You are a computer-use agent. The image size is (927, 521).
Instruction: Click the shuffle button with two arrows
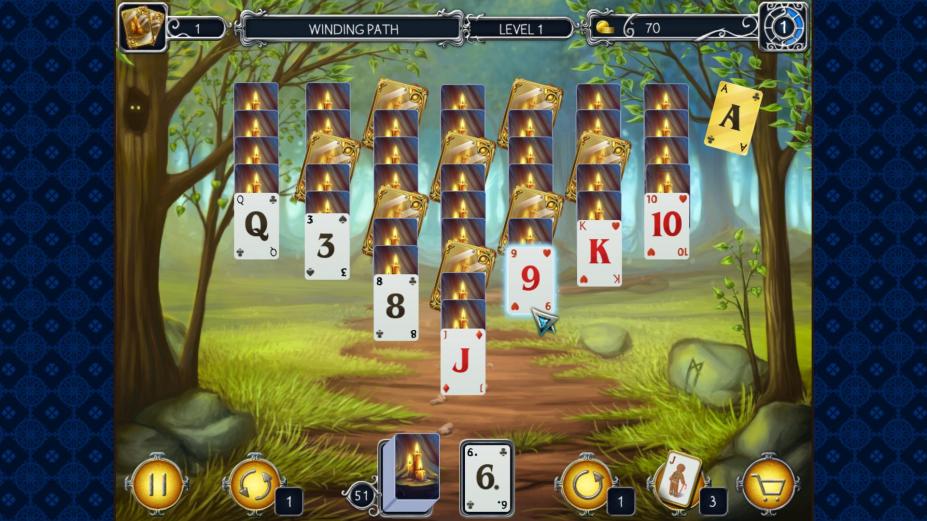pyautogui.click(x=254, y=484)
